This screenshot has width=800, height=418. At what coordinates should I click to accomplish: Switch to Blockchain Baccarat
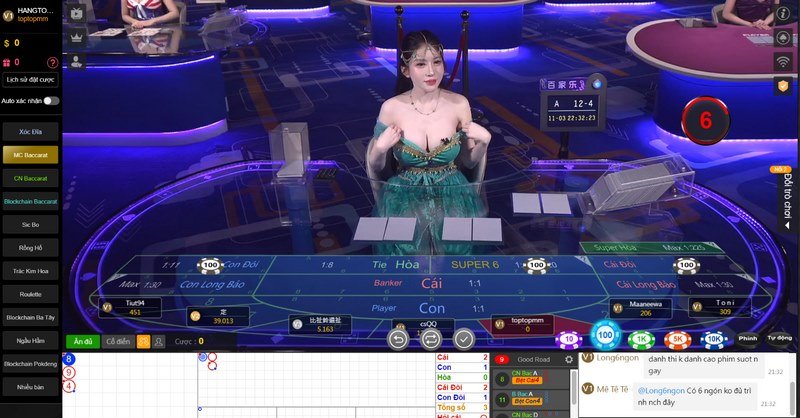[x=30, y=201]
